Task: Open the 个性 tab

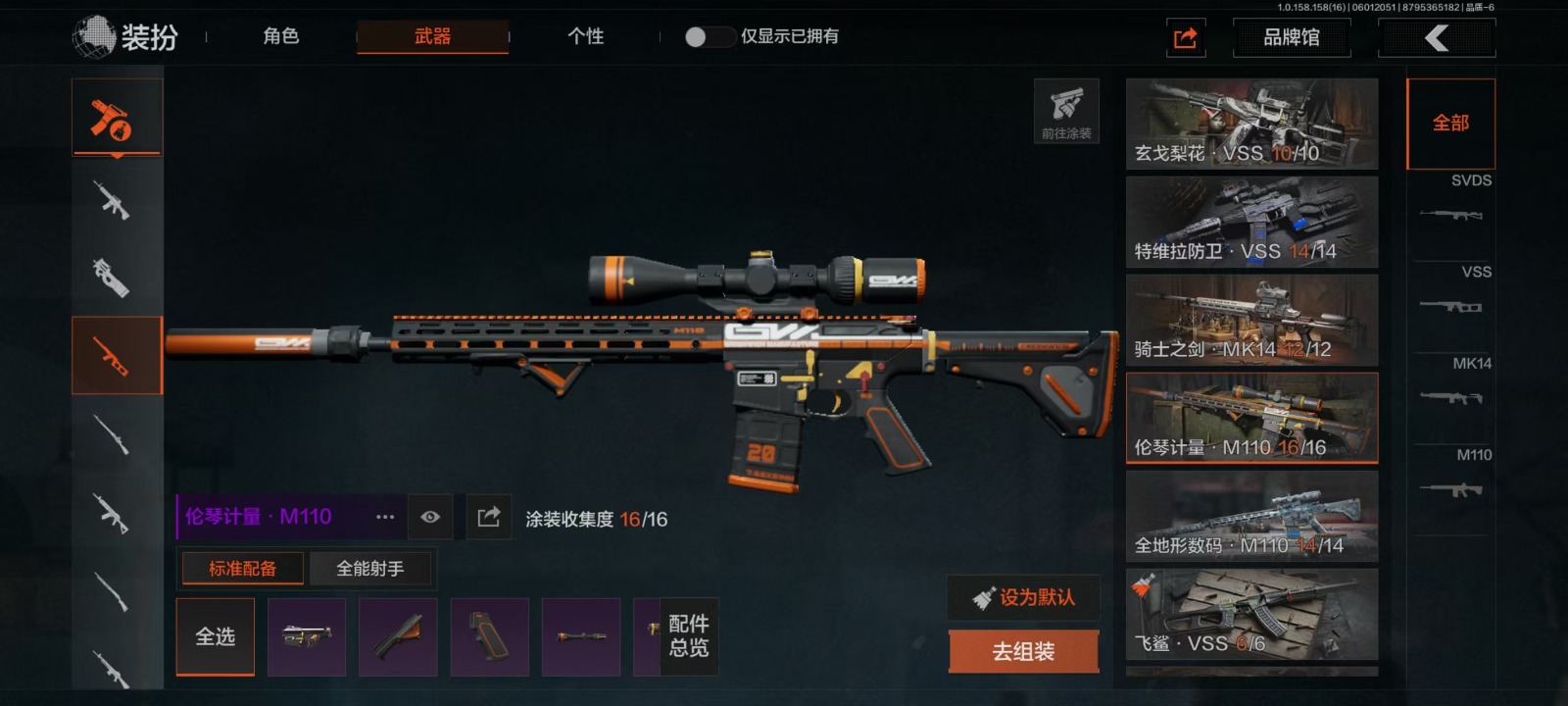Action: pos(585,37)
